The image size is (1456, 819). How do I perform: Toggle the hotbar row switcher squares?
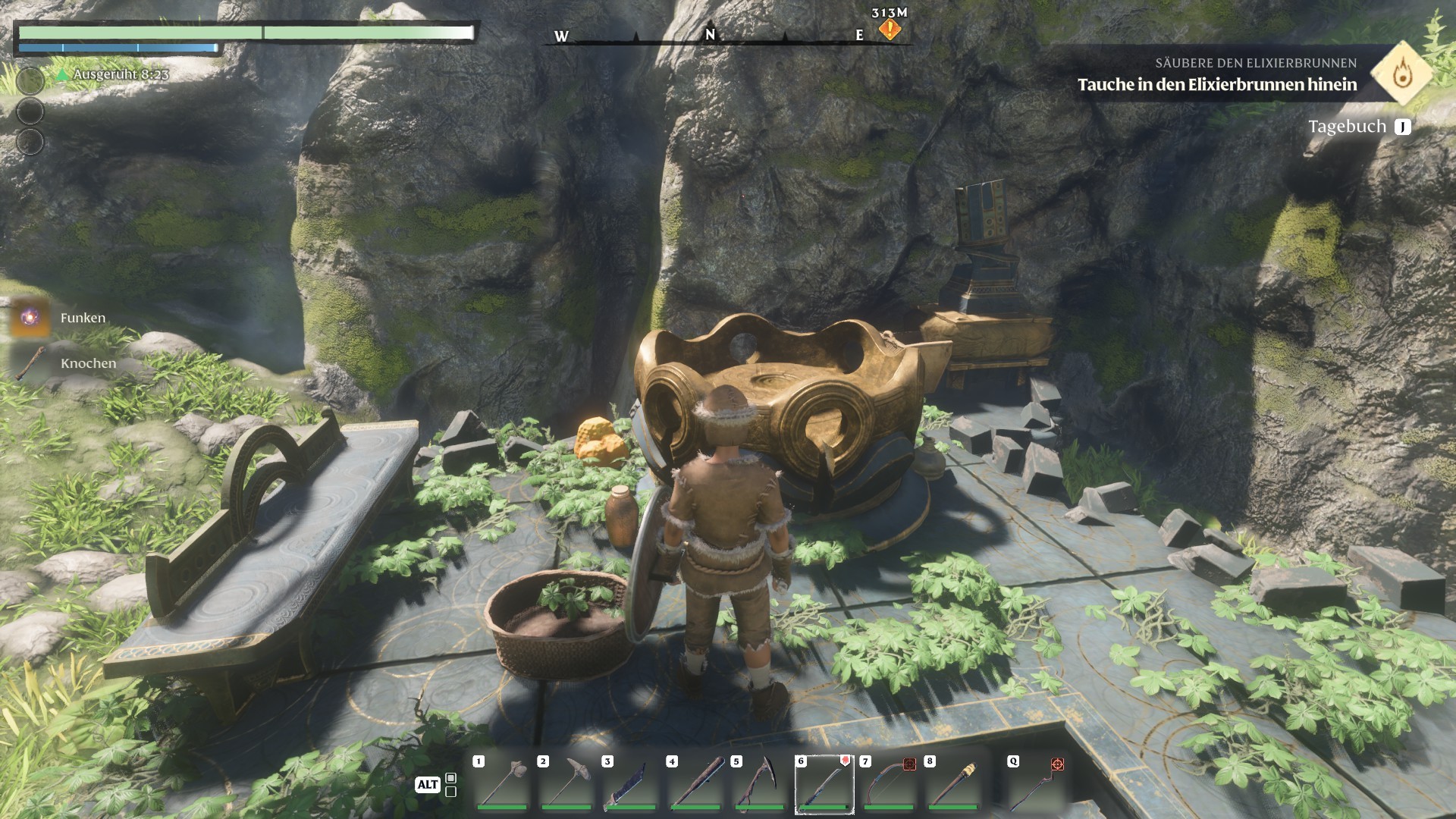450,785
